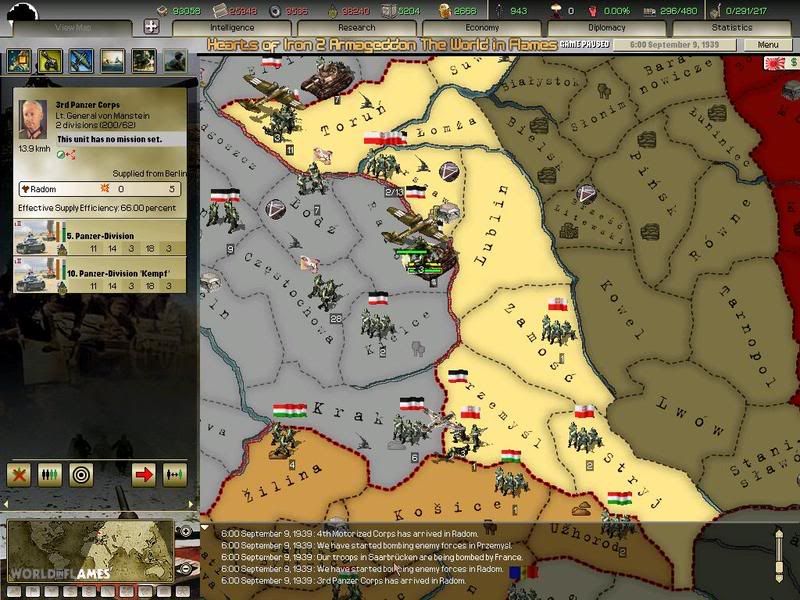Open the Economy tab

pyautogui.click(x=481, y=28)
